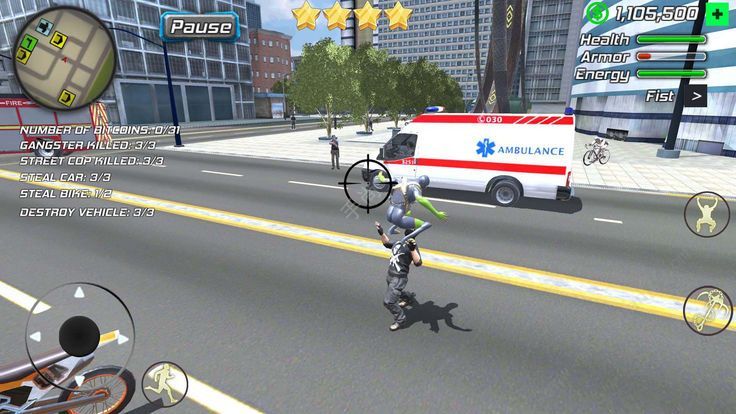Select the mission objectives list
This screenshot has width=736, height=414.
click(x=90, y=171)
